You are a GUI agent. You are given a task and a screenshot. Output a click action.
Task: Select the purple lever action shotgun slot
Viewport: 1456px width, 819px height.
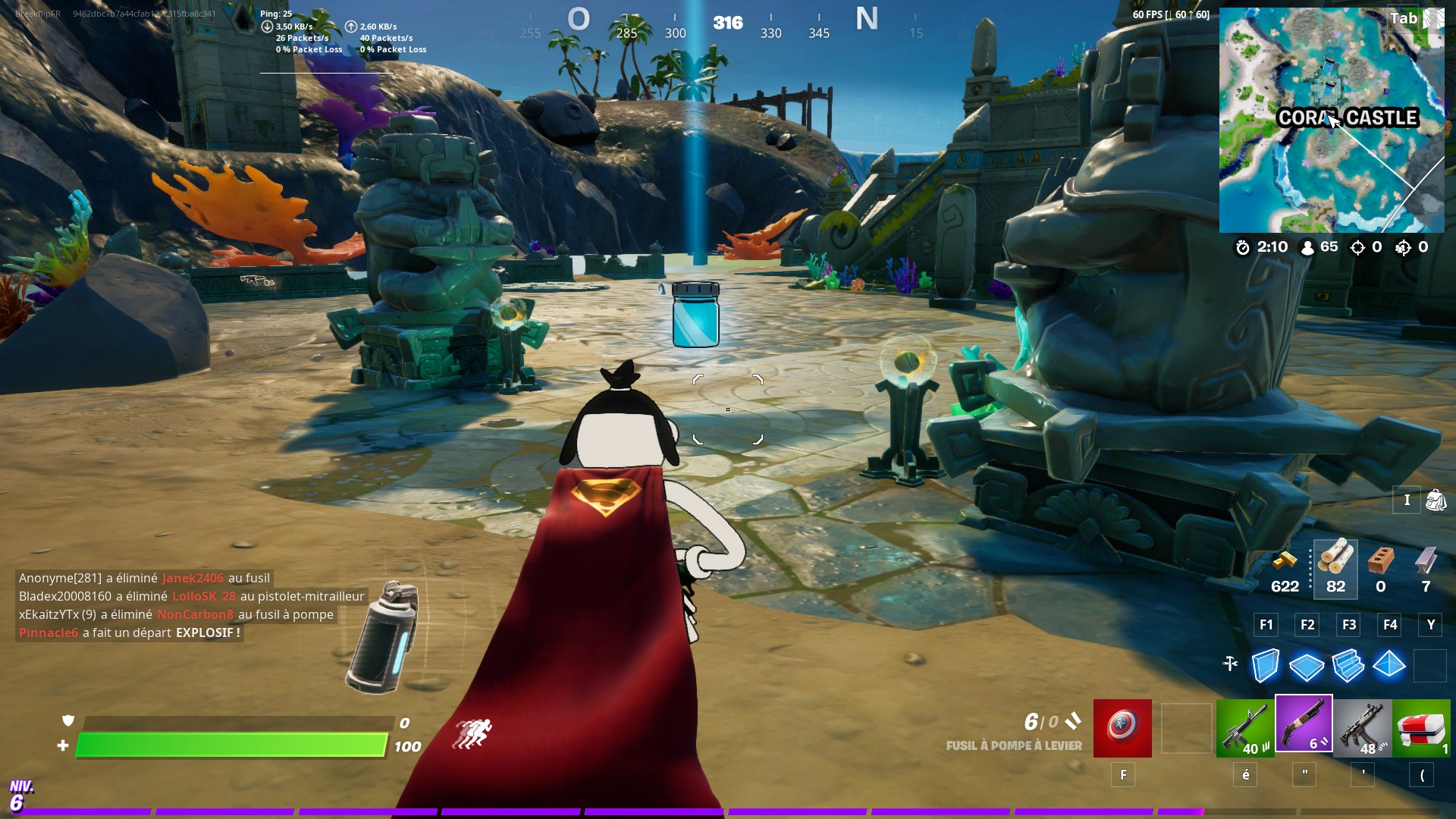(x=1304, y=723)
